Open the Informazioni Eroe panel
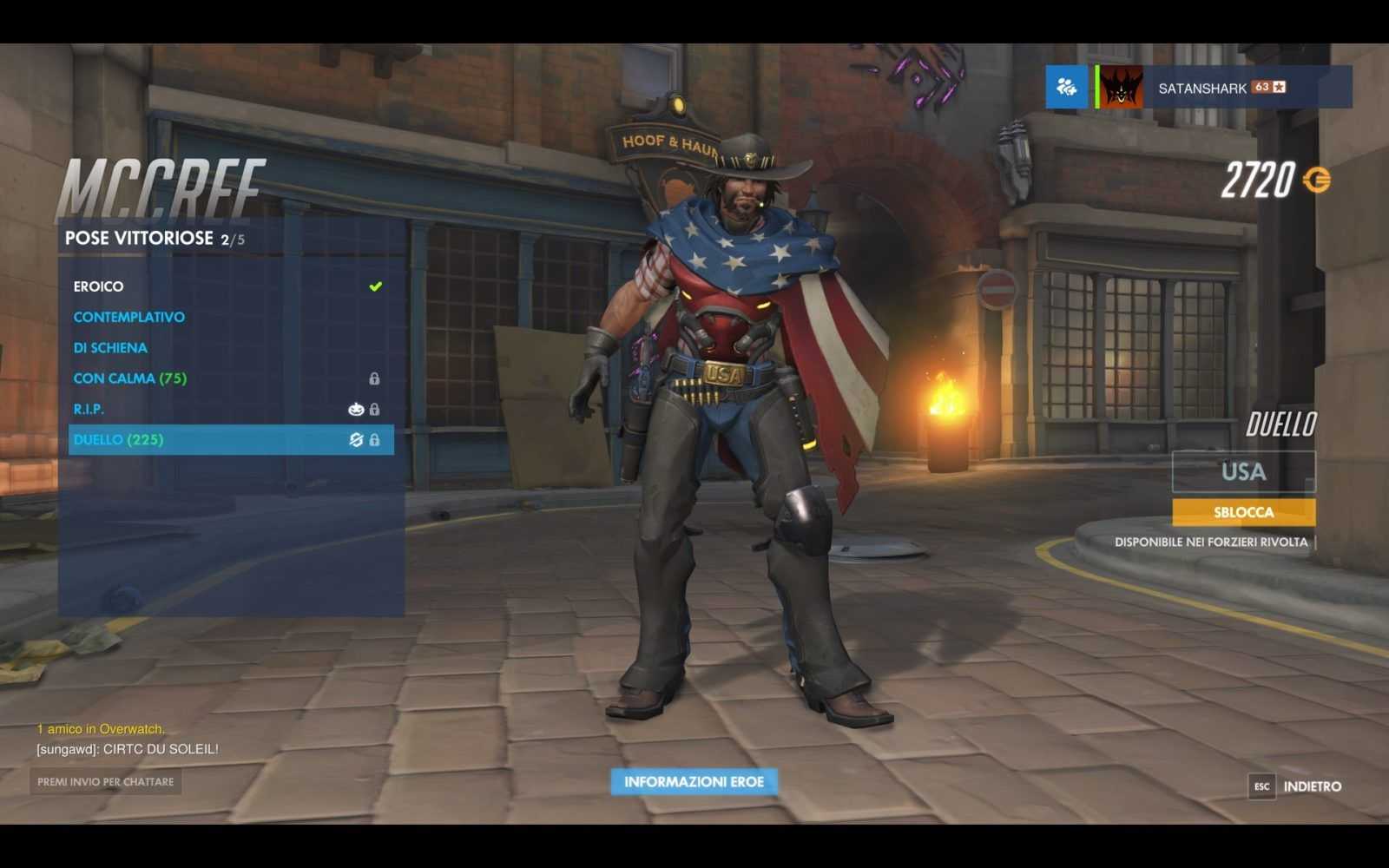 (694, 782)
